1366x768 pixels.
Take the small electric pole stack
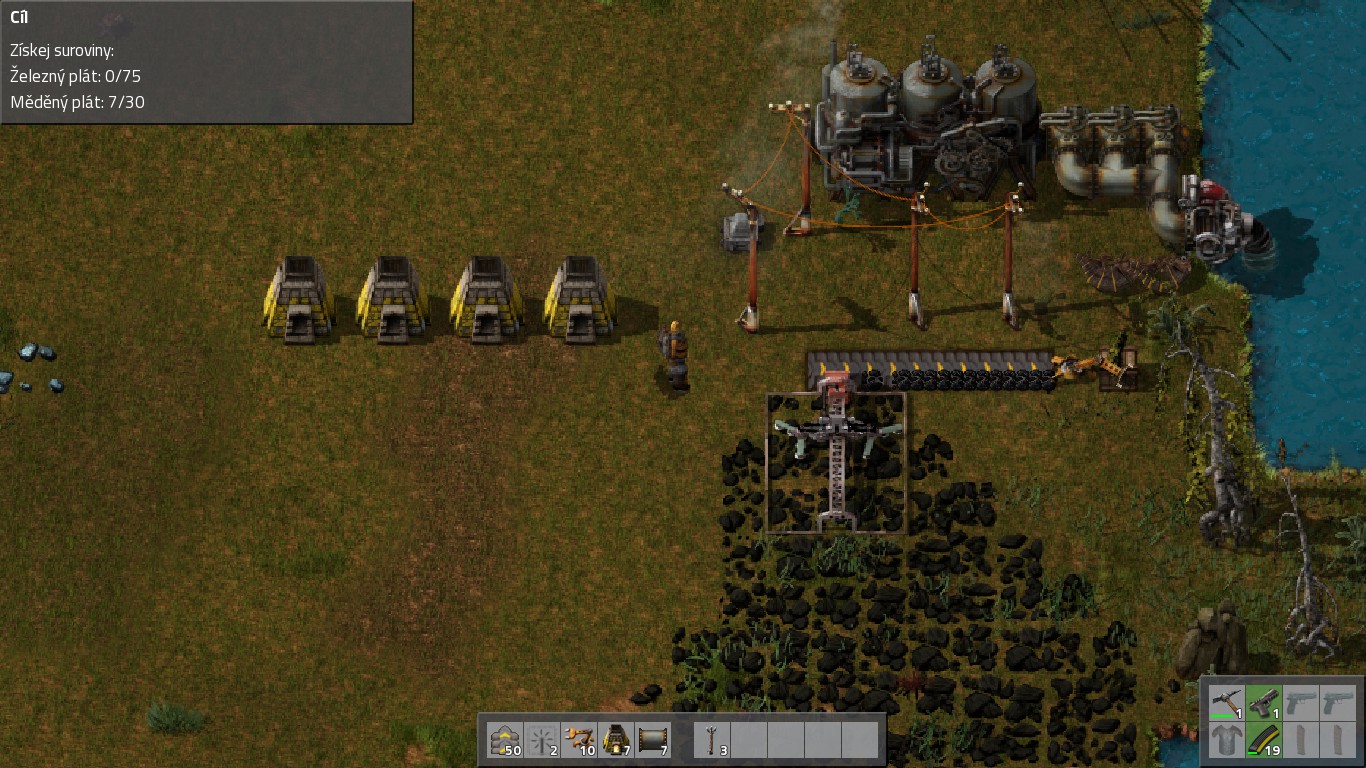tap(713, 740)
